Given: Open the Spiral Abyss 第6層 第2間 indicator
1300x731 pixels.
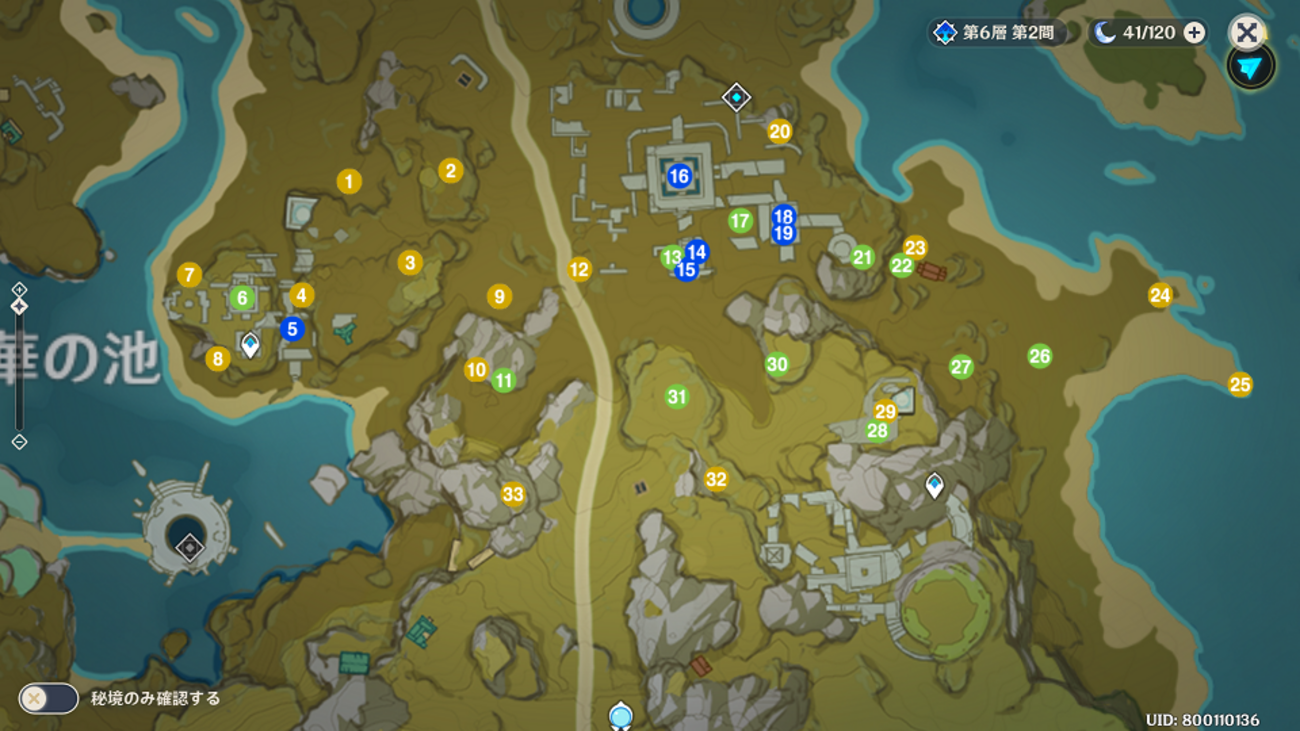Looking at the screenshot, I should (995, 33).
